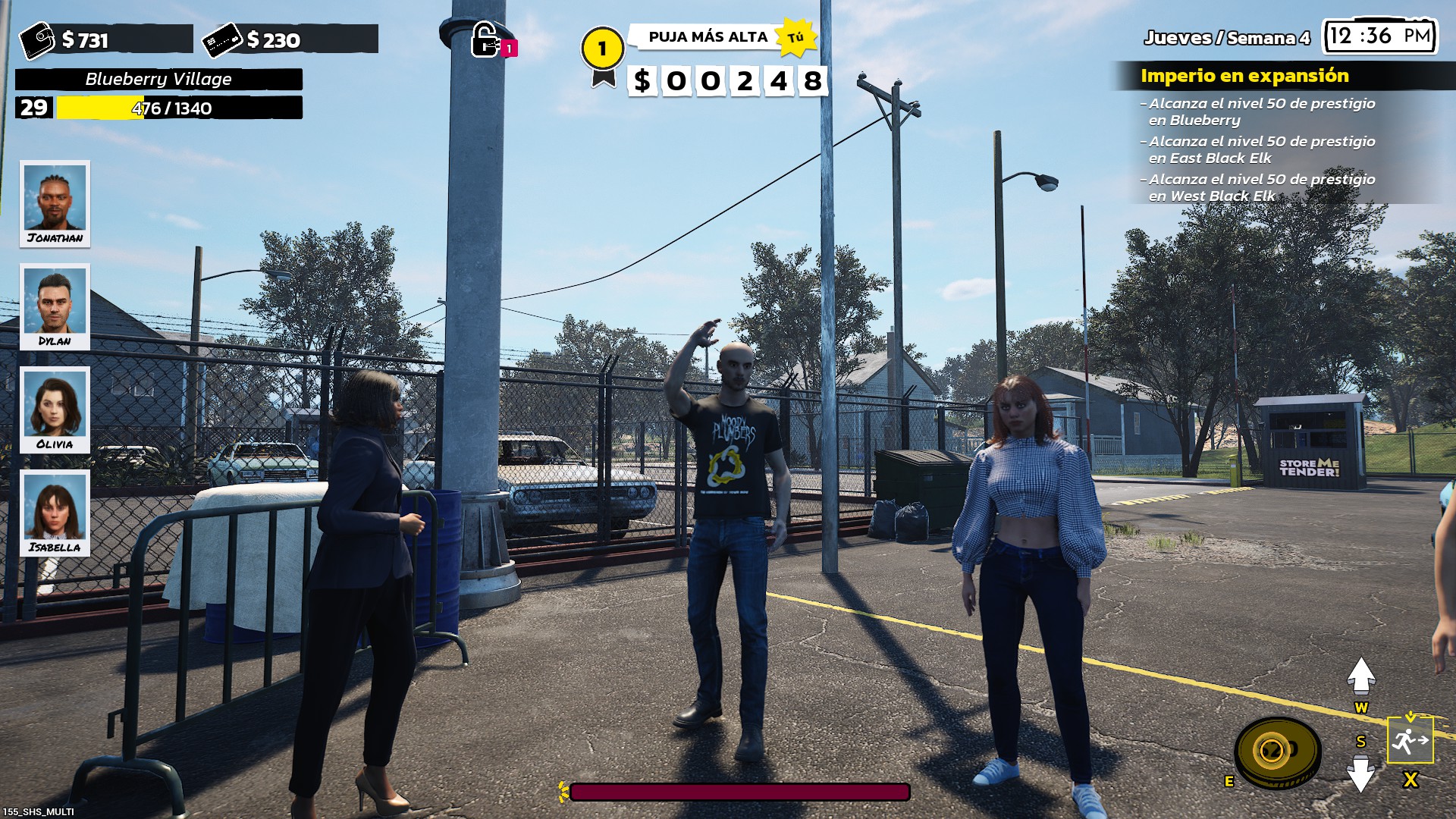Open the wallet cash icon
Image resolution: width=1456 pixels, height=819 pixels.
click(x=36, y=40)
